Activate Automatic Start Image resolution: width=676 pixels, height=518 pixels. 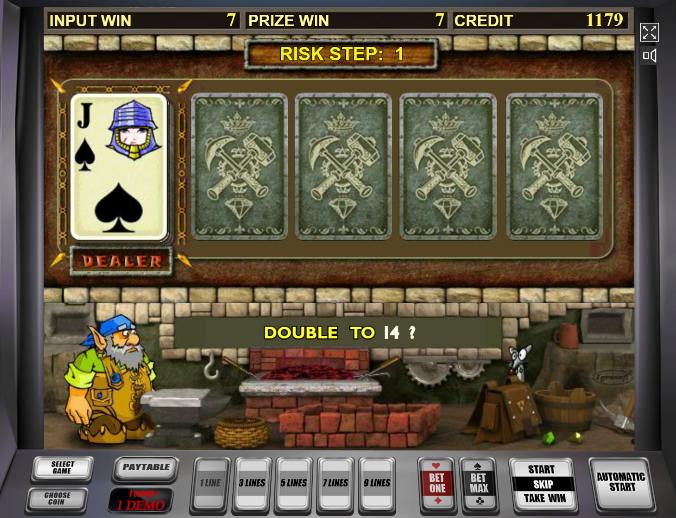[620, 483]
